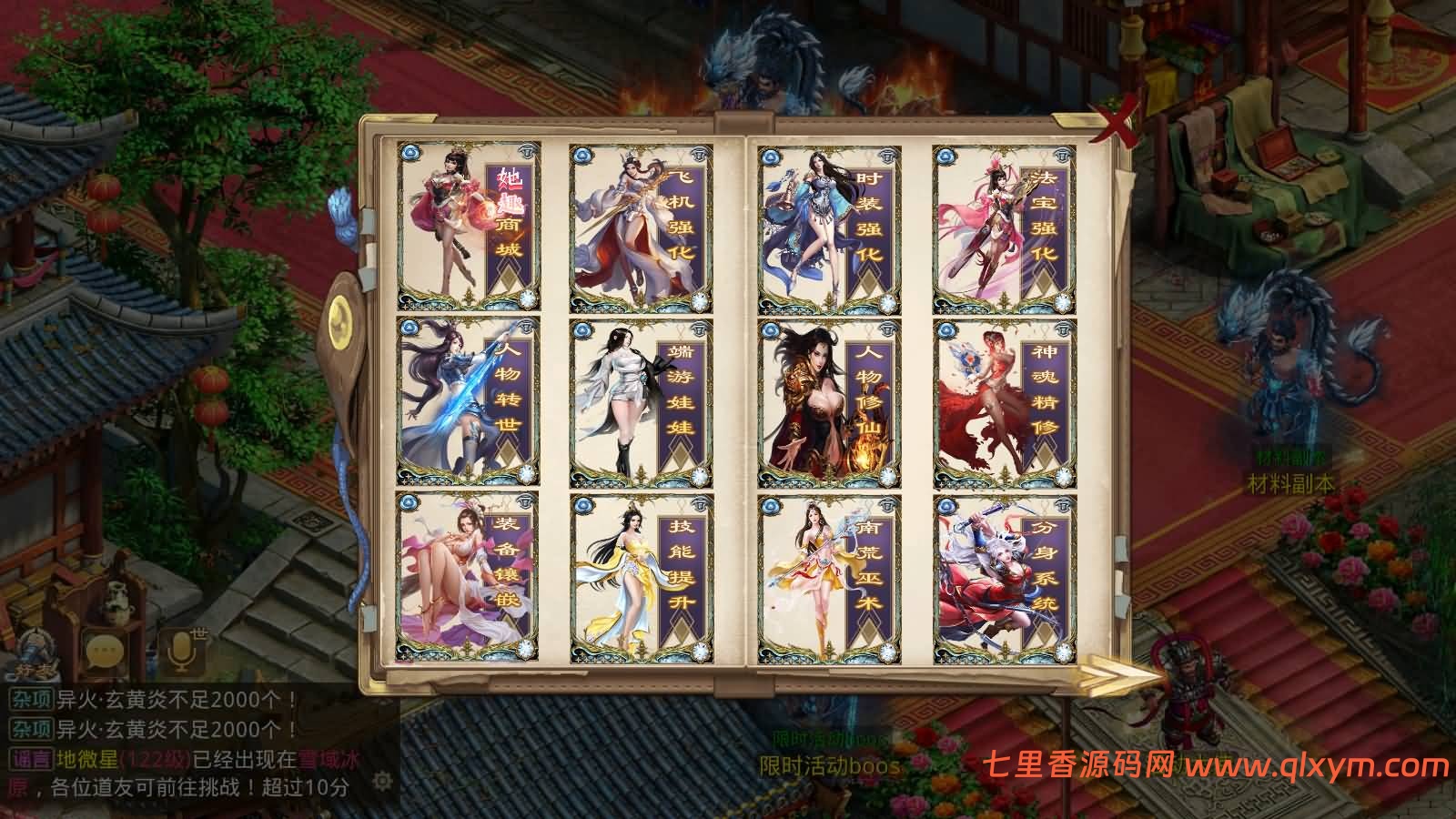Toggle the chat bubble window
The width and height of the screenshot is (1456, 819).
click(103, 649)
